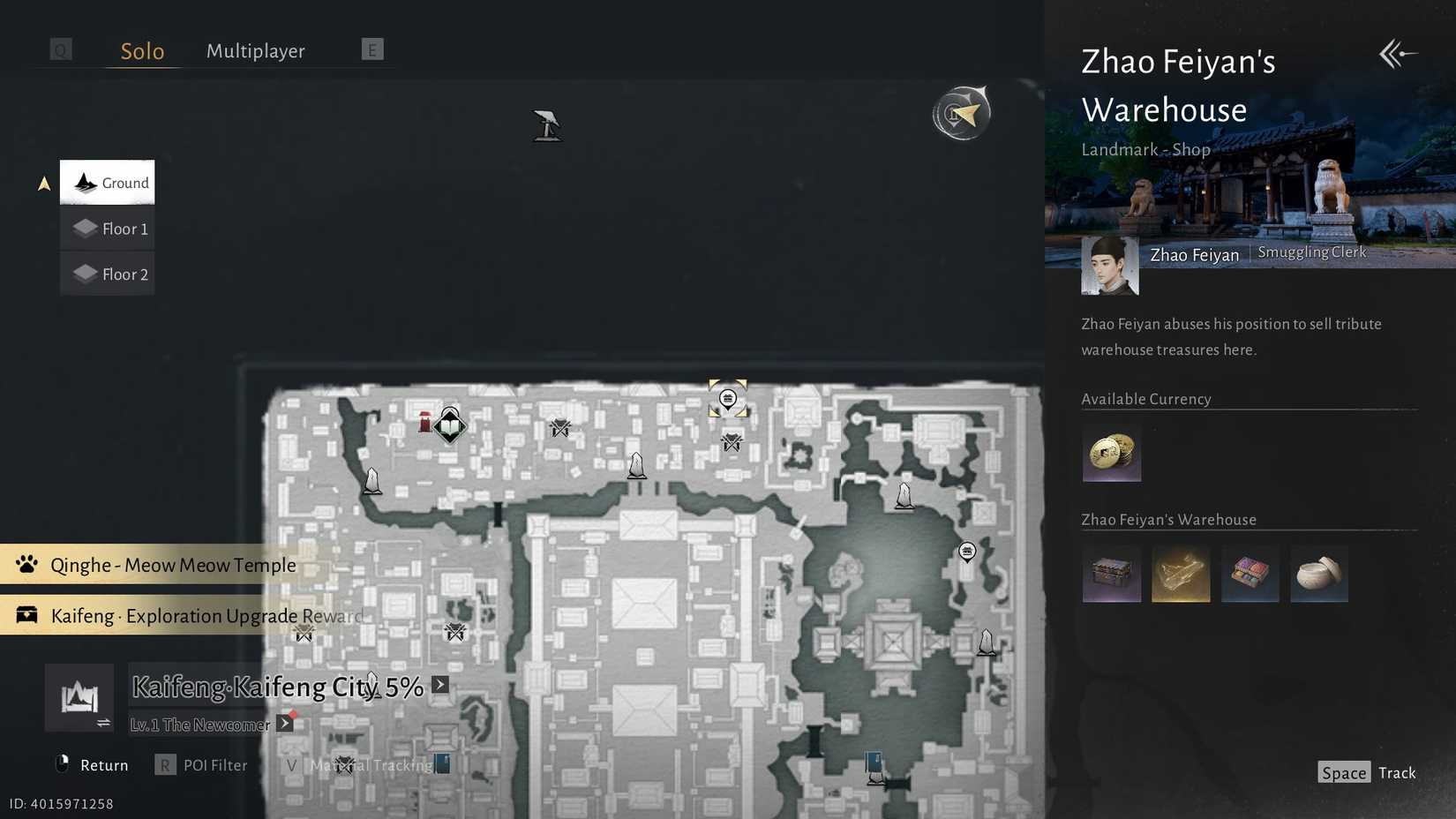The image size is (1456, 819).
Task: Click the teleport waypoint icon north of the city
Action: point(547,126)
